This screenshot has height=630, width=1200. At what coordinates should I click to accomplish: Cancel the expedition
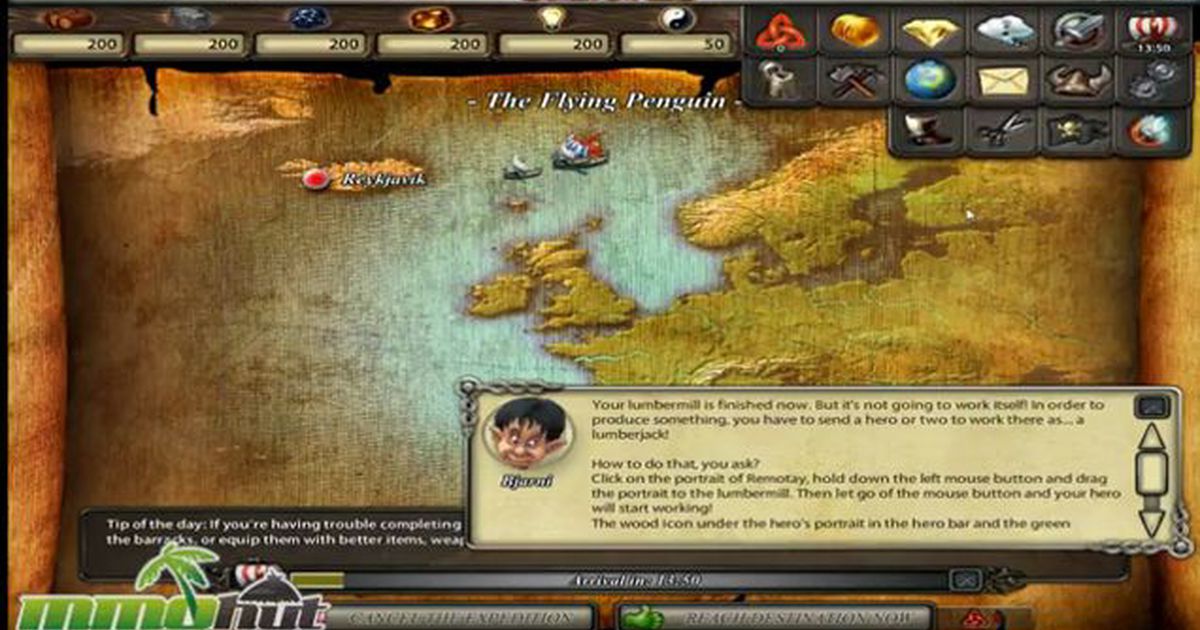pos(460,618)
